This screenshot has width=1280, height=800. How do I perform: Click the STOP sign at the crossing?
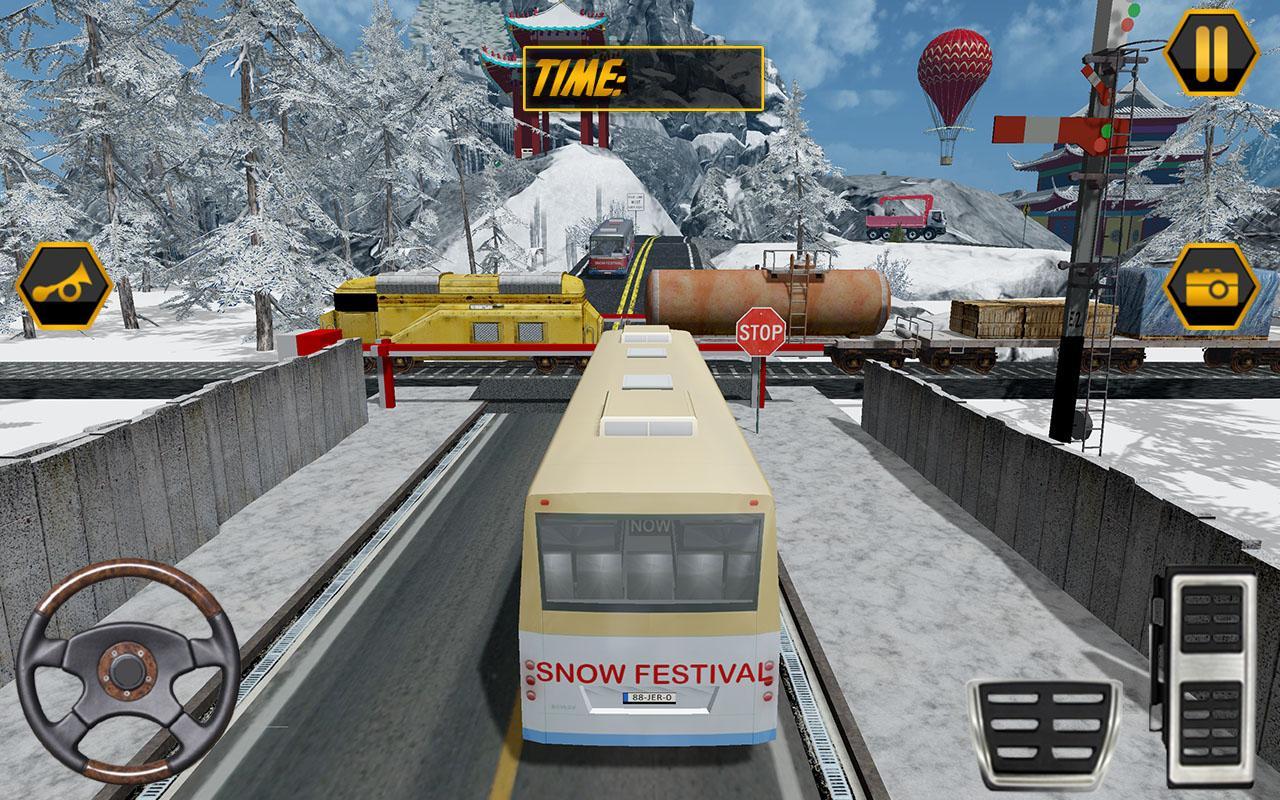760,330
